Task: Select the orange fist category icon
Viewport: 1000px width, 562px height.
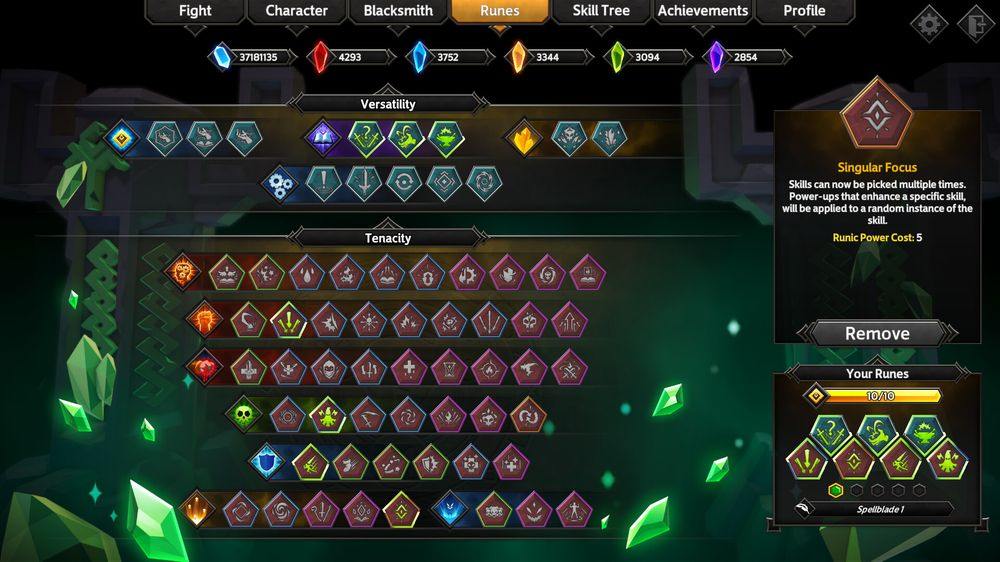Action: pos(204,320)
